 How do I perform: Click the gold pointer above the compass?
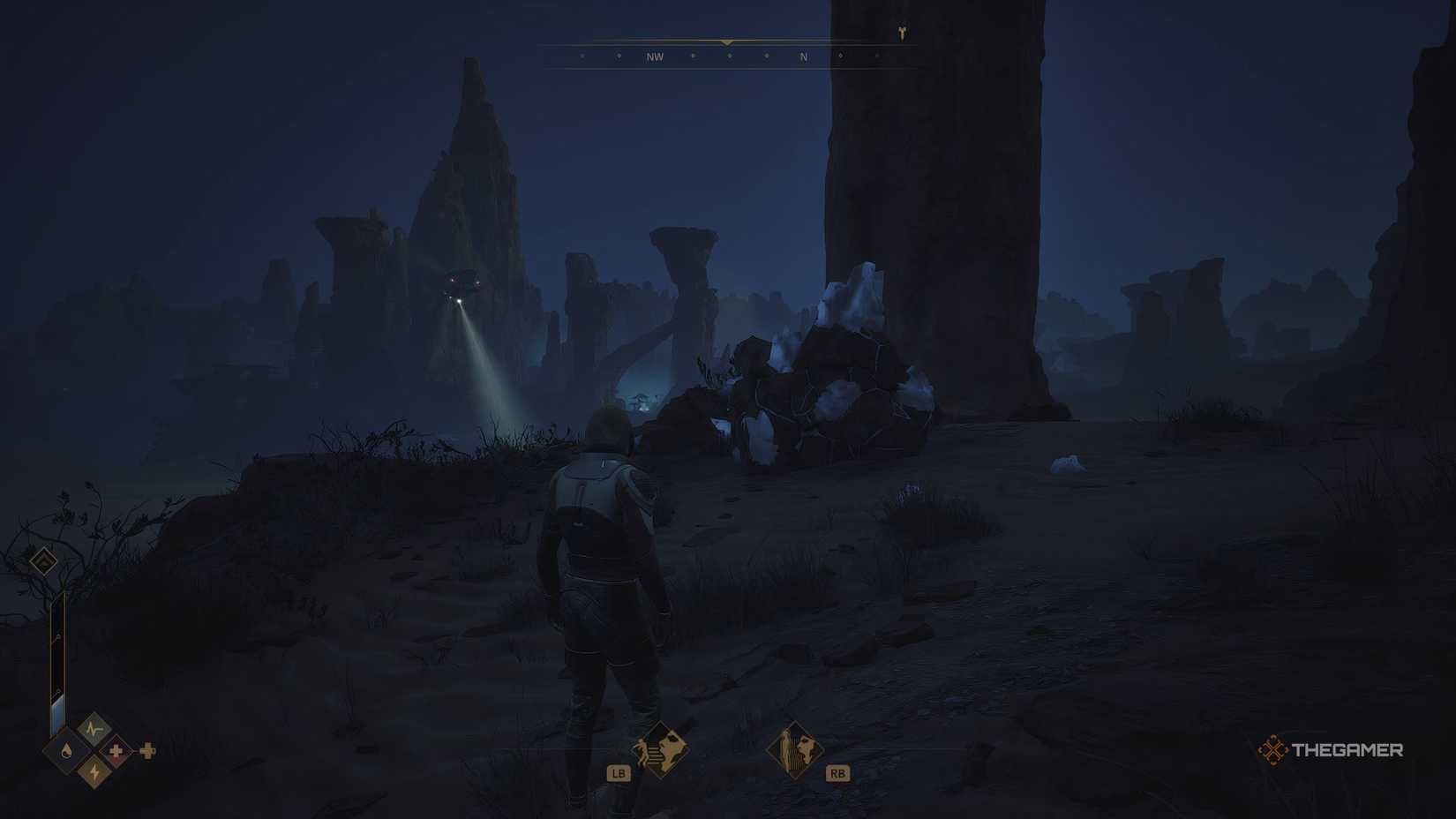726,42
